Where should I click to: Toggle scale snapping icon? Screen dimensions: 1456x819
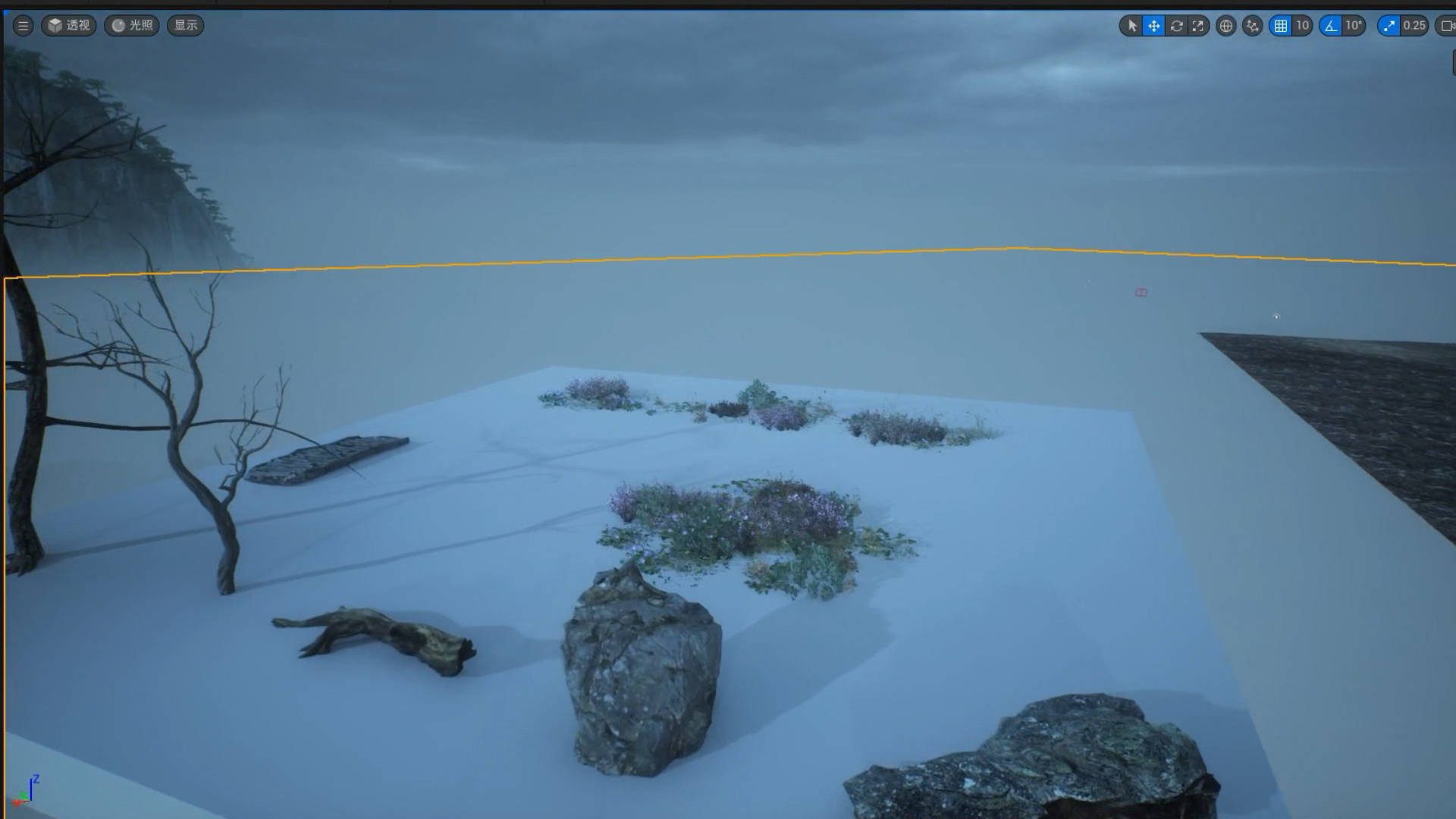(x=1389, y=26)
